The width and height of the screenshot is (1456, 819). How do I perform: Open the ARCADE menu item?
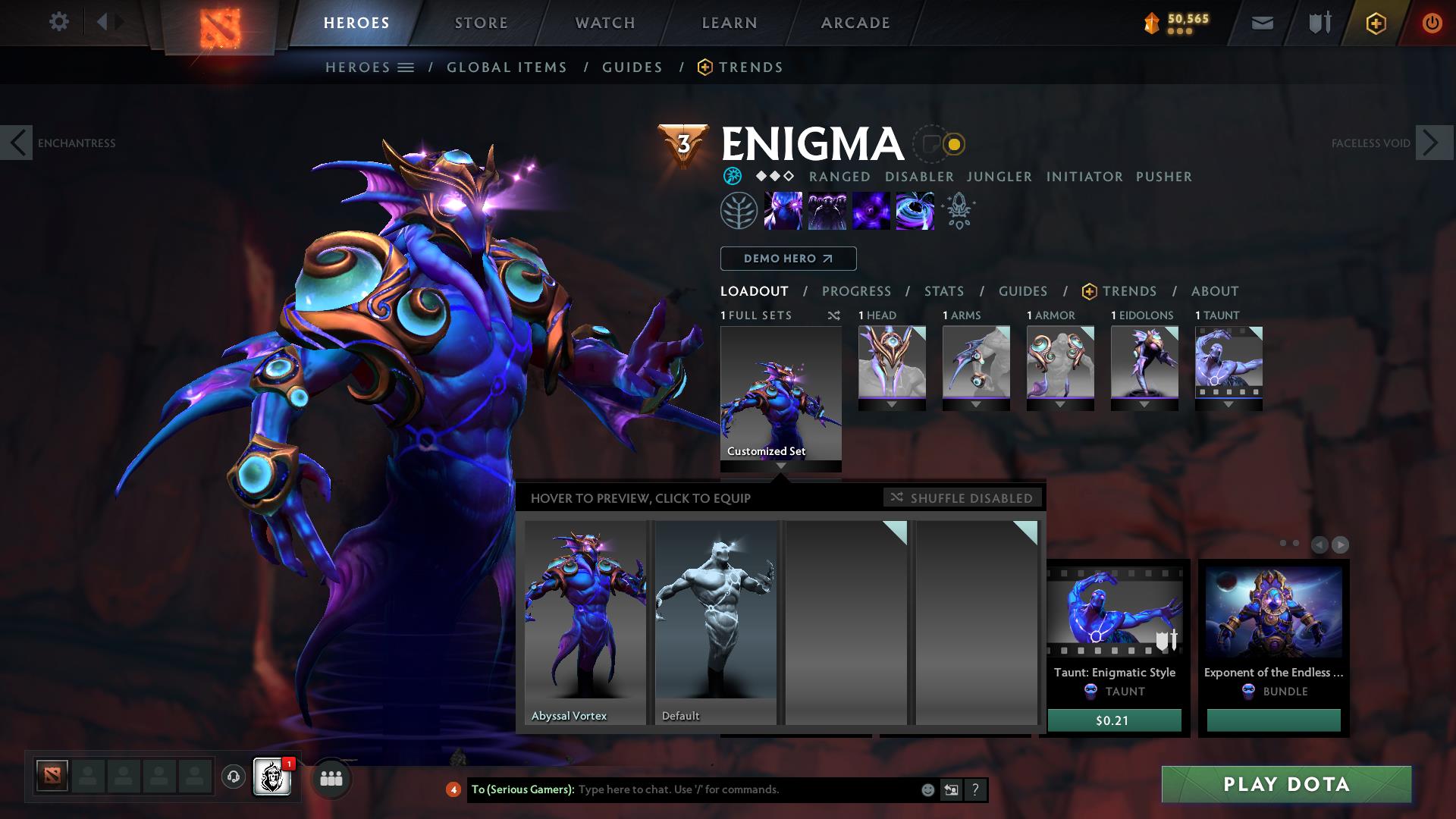(x=855, y=23)
